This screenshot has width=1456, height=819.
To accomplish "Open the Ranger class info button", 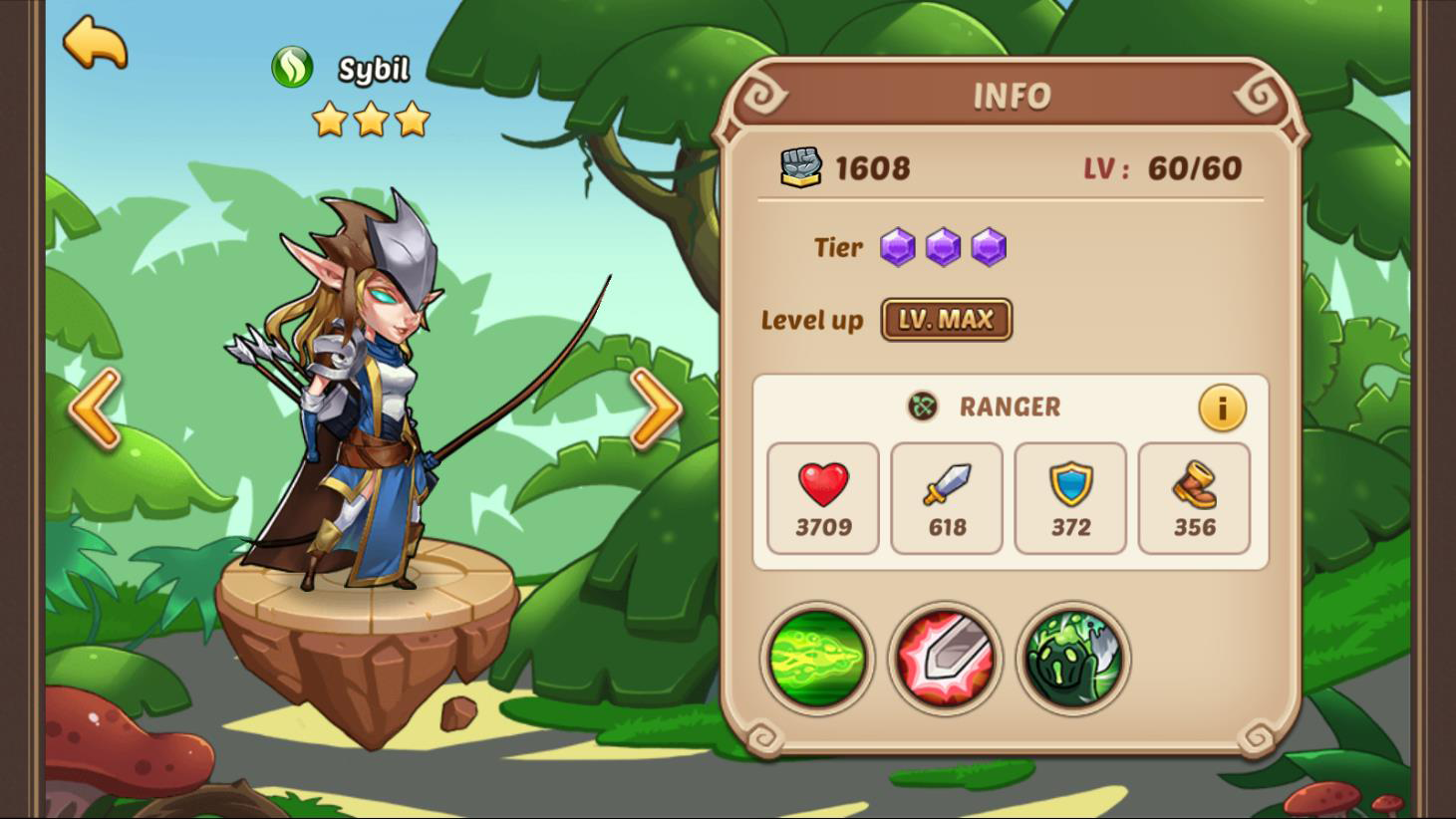I will tap(1222, 408).
